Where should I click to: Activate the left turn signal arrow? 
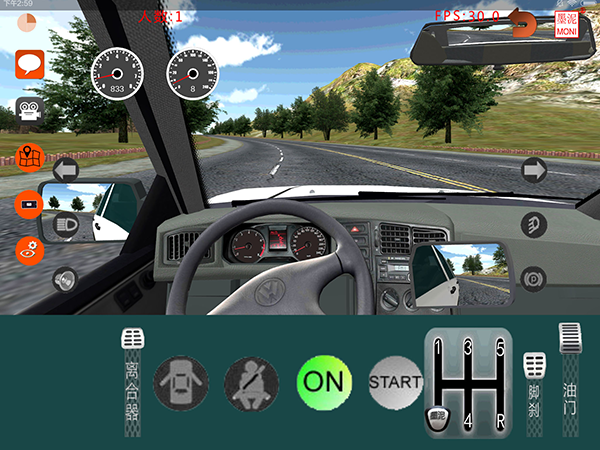(66, 170)
